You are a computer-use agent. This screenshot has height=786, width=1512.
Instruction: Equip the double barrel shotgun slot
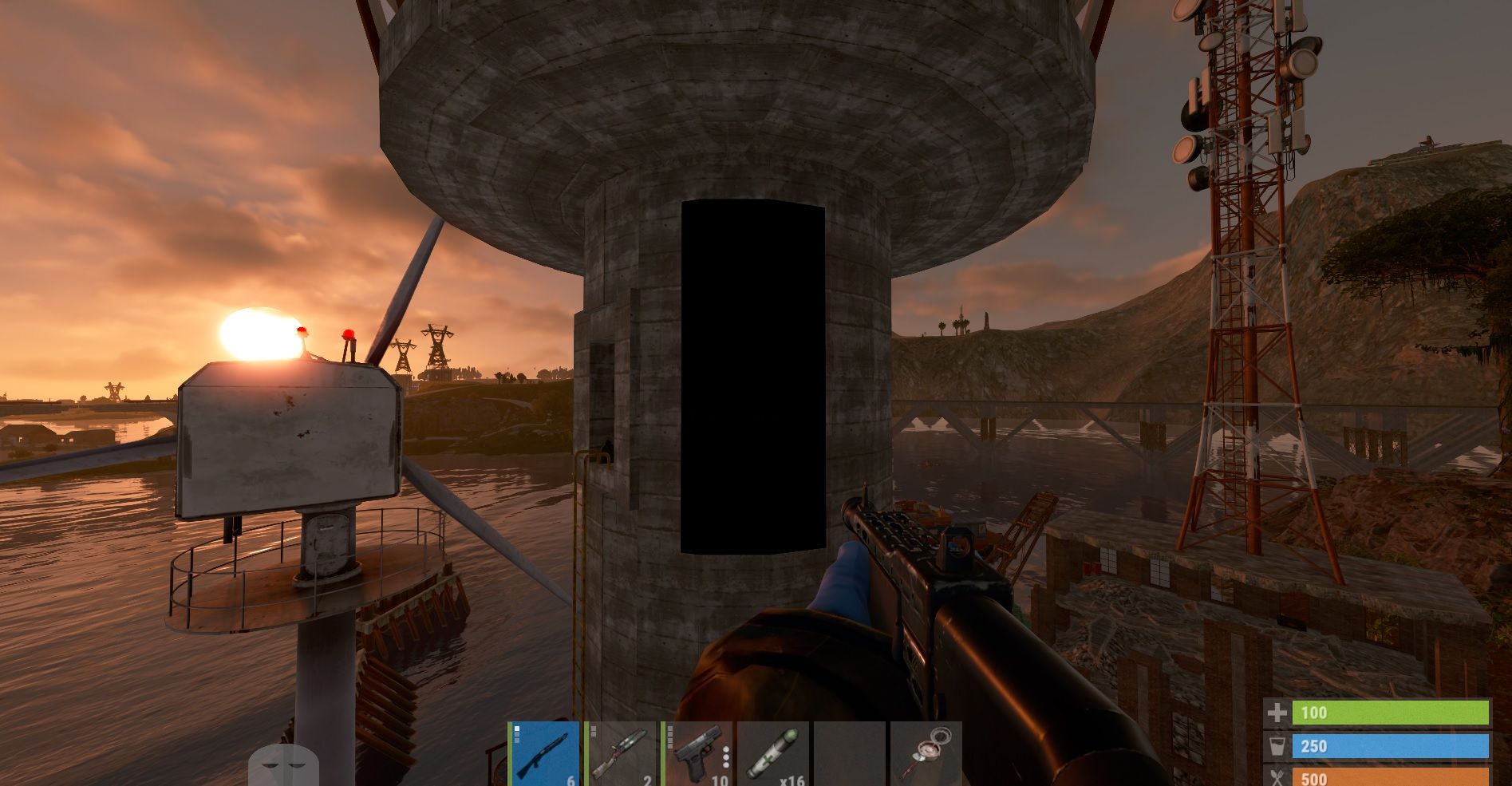coord(620,754)
